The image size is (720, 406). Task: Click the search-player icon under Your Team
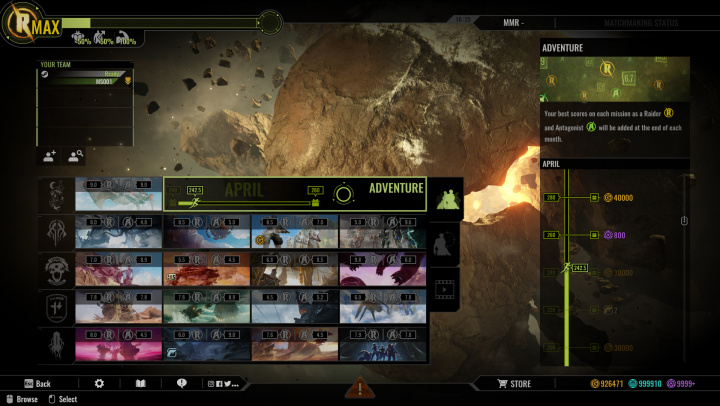(x=74, y=156)
